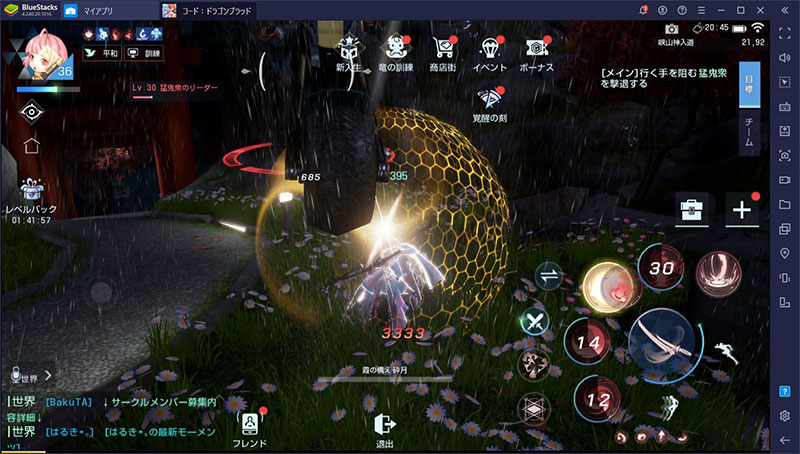This screenshot has width=800, height=454.
Task: Open the 新入生 menu icon
Action: pyautogui.click(x=349, y=50)
